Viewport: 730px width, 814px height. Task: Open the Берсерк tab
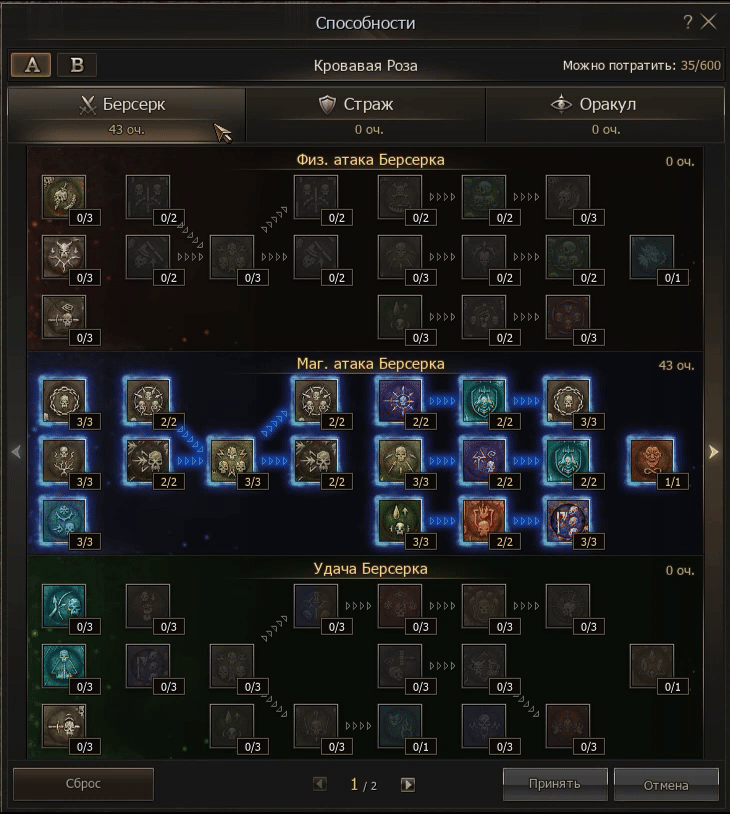(x=126, y=114)
